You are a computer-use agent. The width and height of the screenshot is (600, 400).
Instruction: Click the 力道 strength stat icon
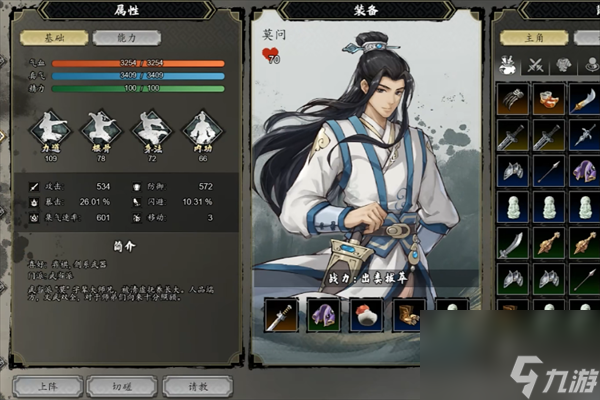(48, 130)
